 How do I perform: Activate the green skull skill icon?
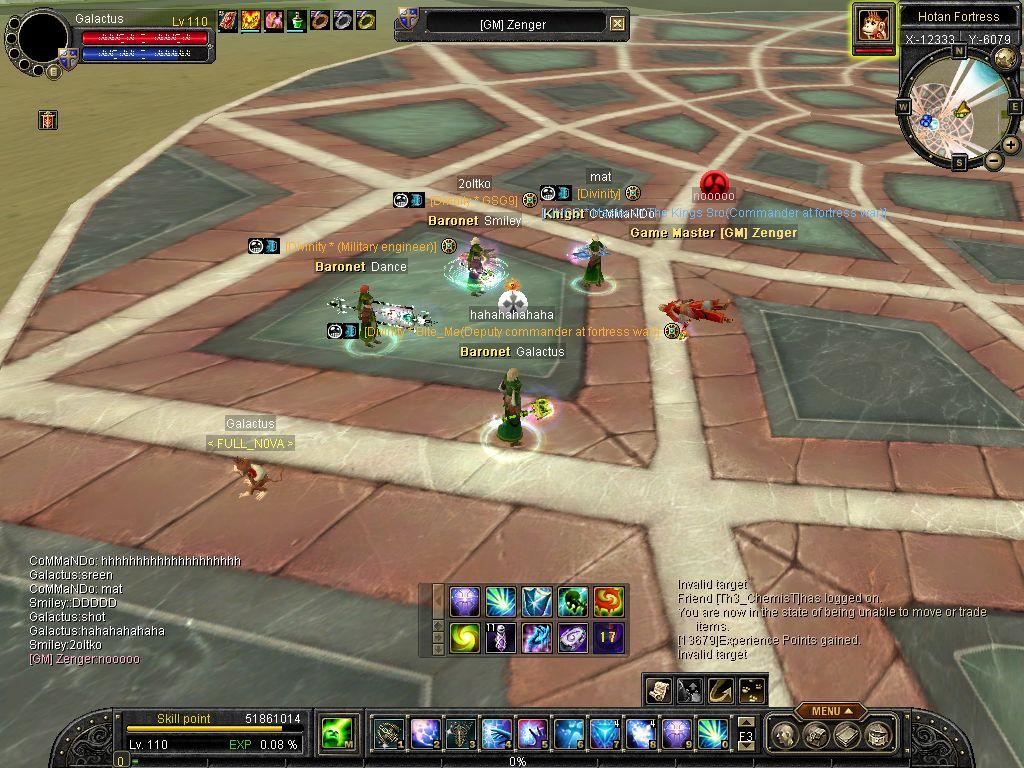point(572,602)
